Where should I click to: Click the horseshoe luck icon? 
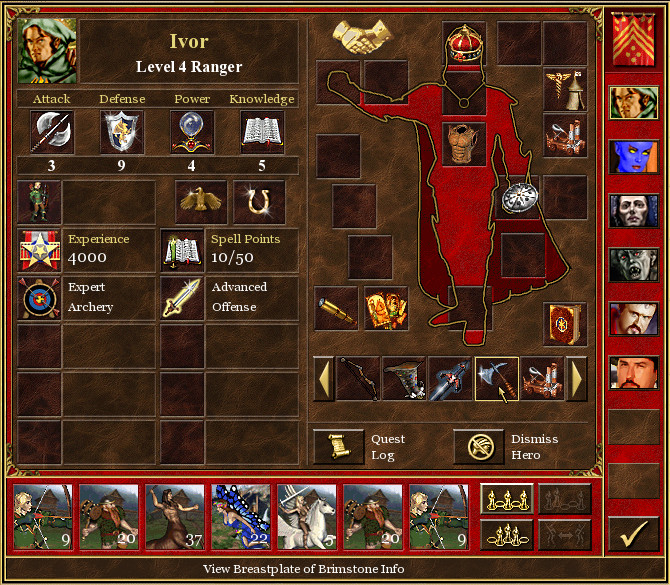(x=260, y=202)
